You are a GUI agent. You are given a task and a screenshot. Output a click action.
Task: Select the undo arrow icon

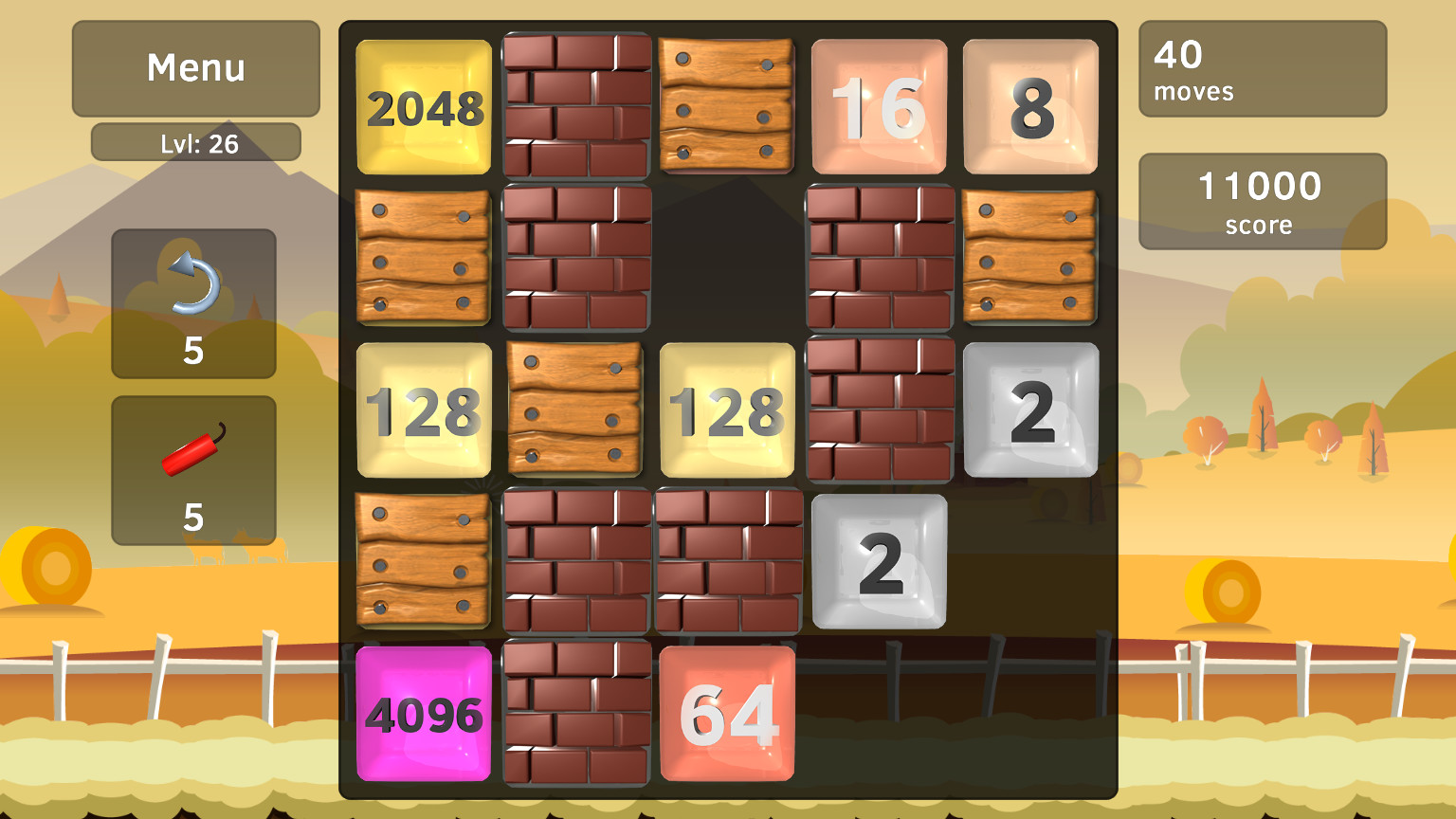click(x=193, y=292)
